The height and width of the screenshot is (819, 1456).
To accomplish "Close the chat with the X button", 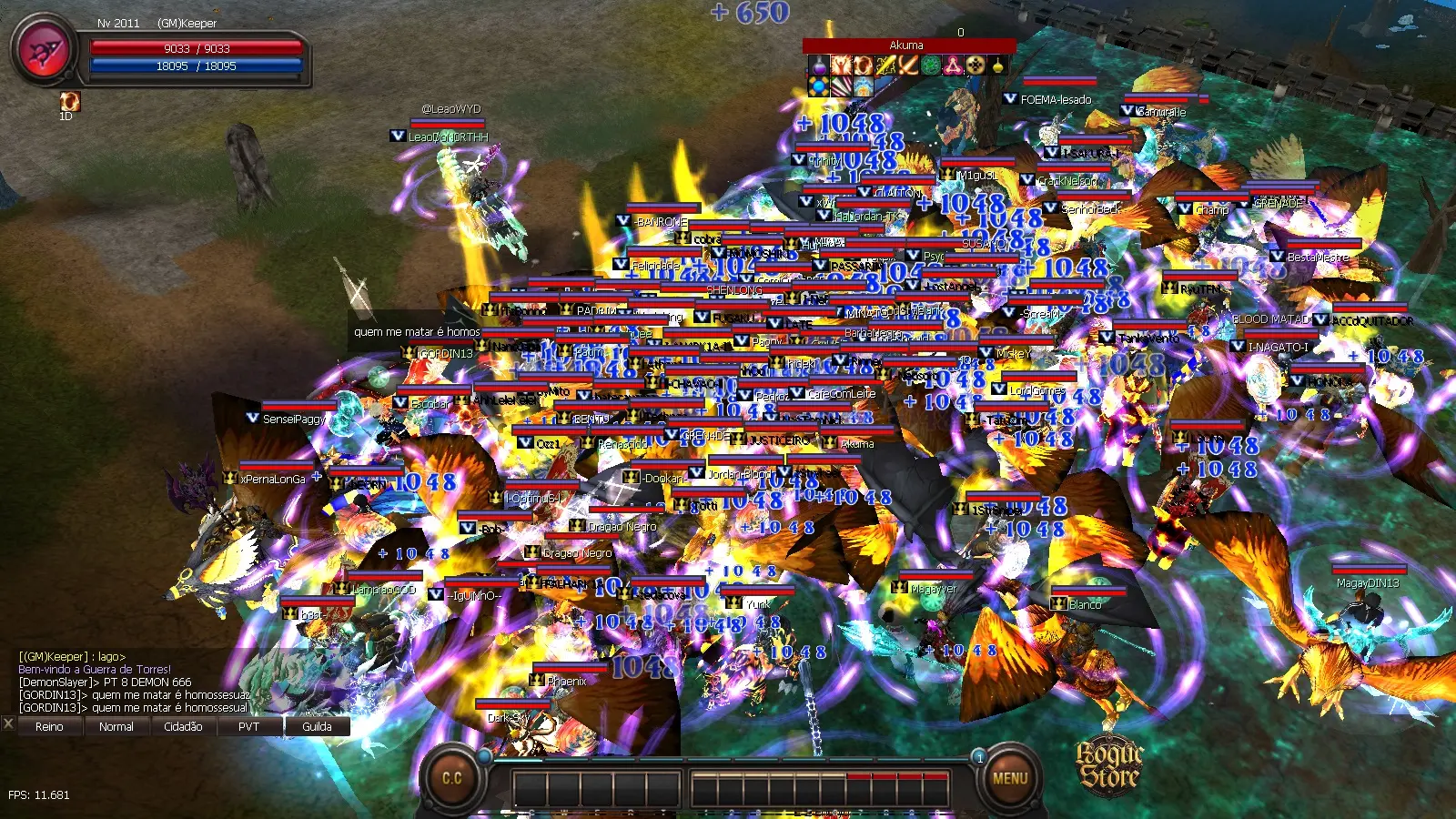I will 8,724.
